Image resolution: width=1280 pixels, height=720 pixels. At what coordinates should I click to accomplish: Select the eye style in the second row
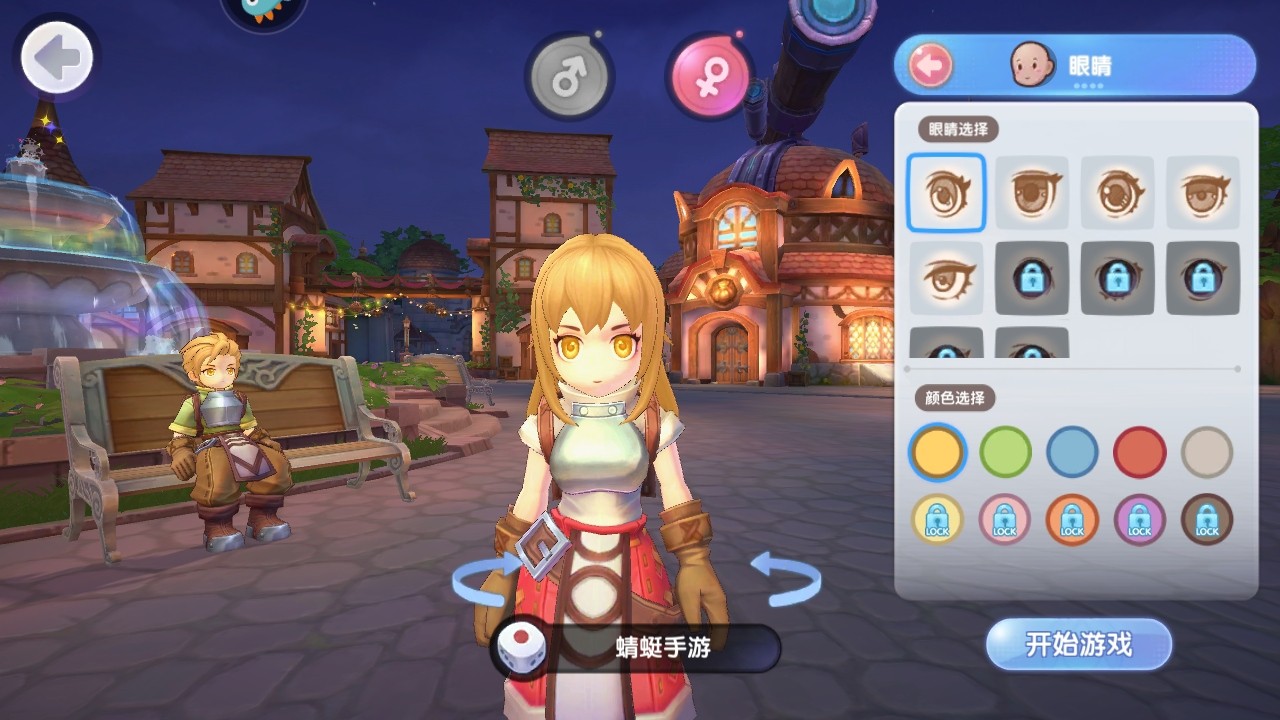click(x=945, y=279)
